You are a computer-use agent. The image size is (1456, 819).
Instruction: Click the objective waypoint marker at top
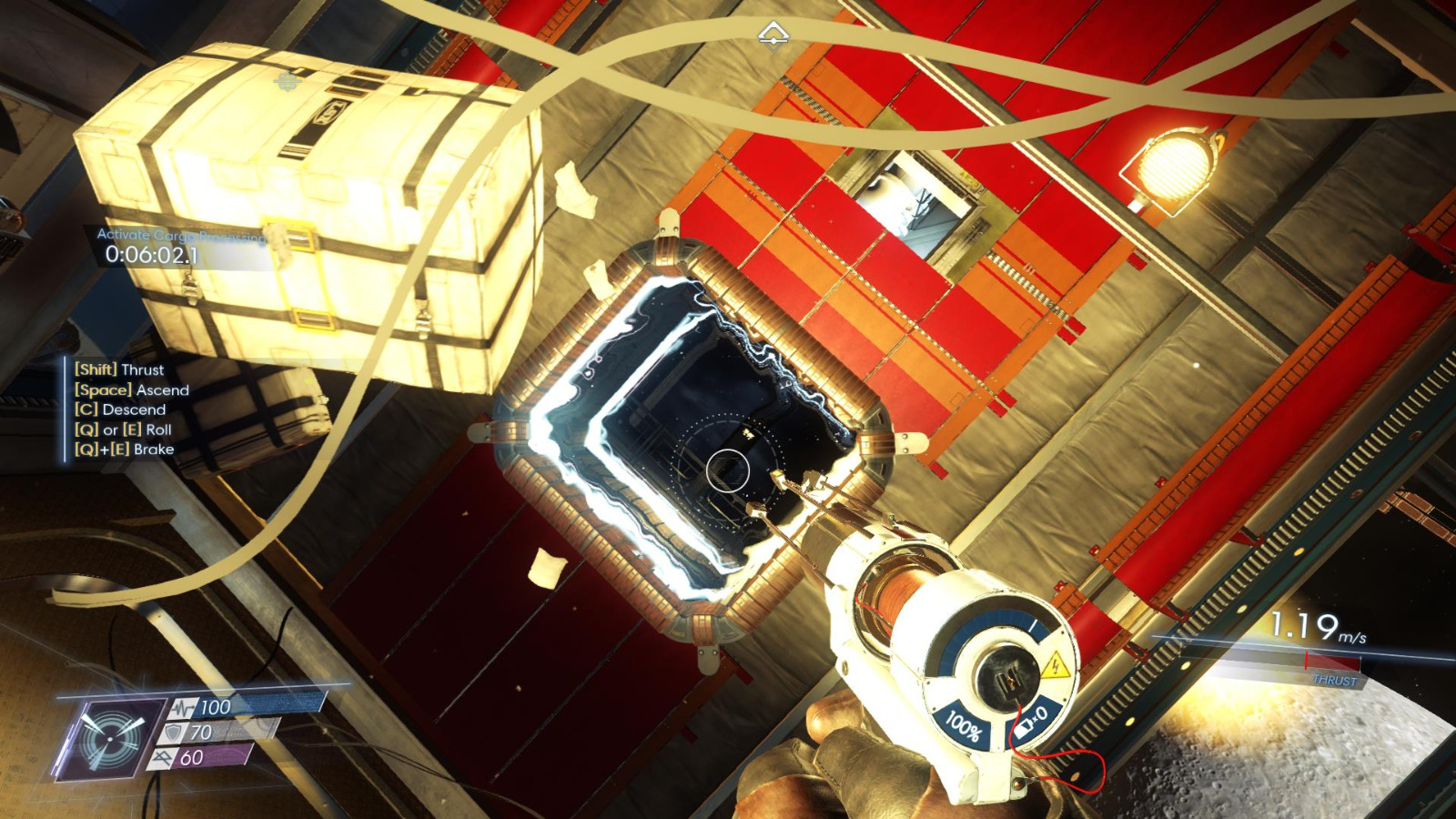(774, 35)
